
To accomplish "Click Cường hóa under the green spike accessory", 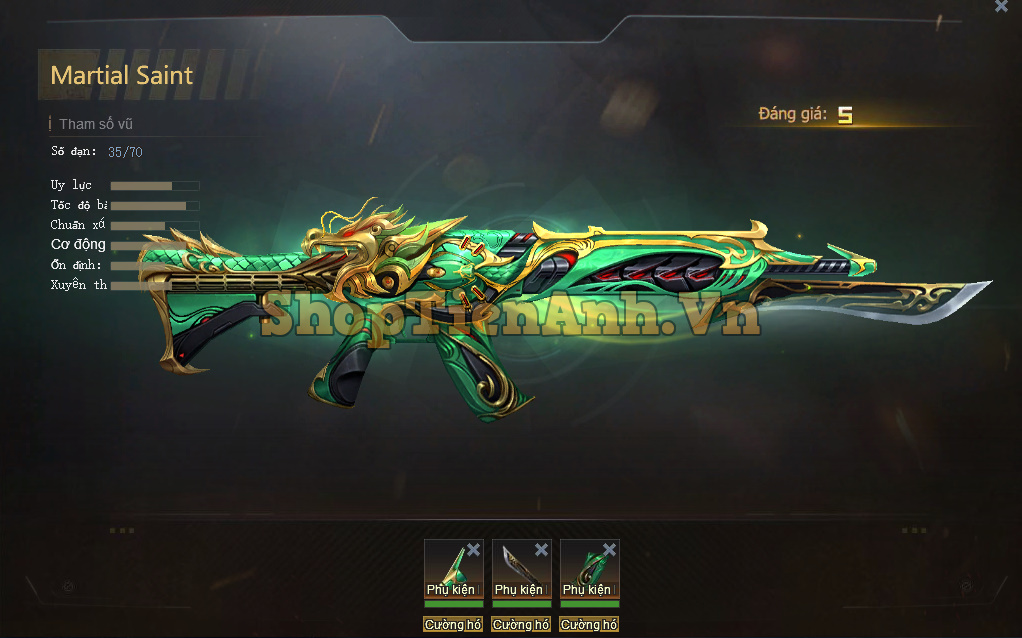I will [x=453, y=625].
